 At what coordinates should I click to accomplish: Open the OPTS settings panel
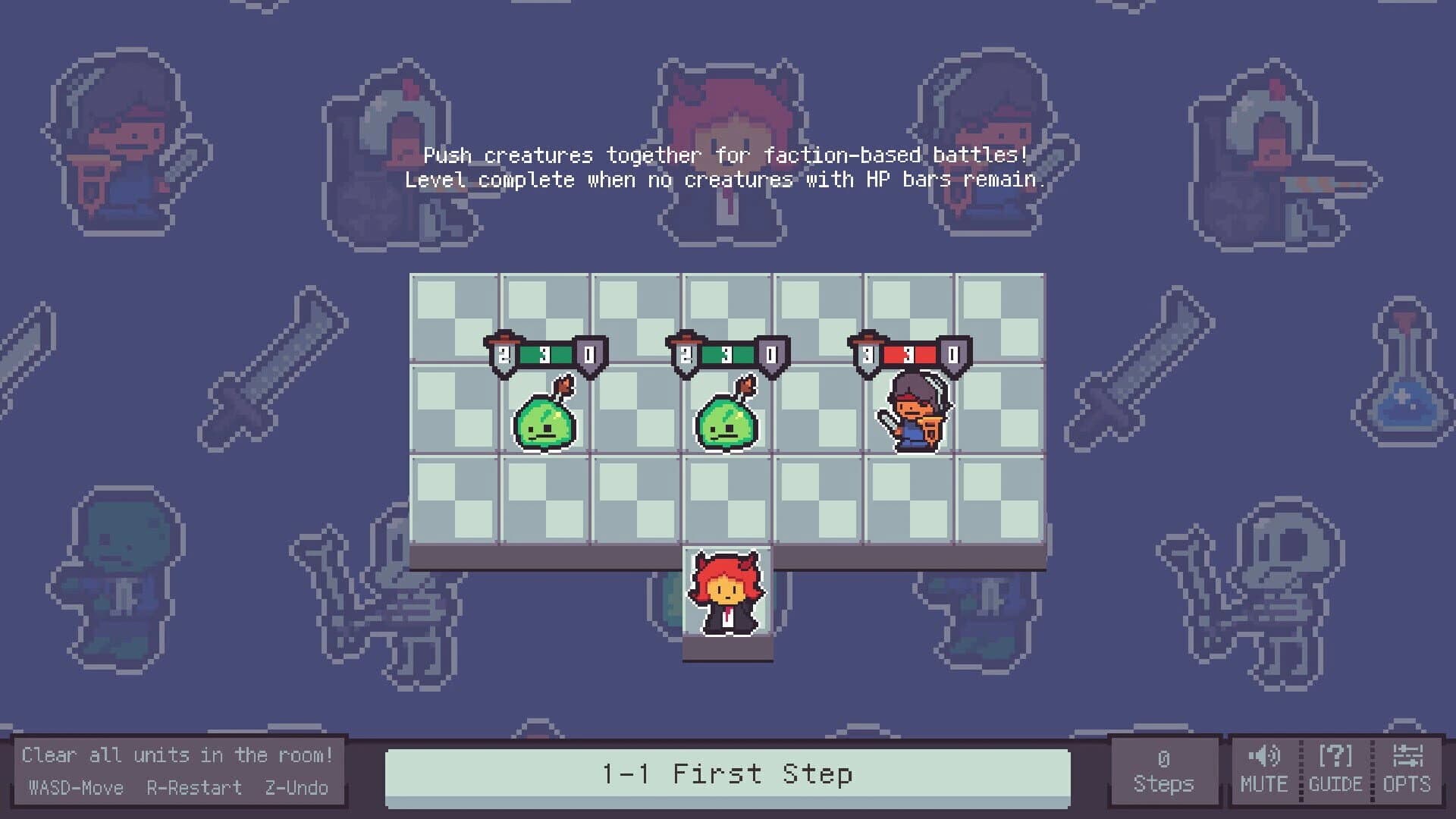[x=1409, y=770]
